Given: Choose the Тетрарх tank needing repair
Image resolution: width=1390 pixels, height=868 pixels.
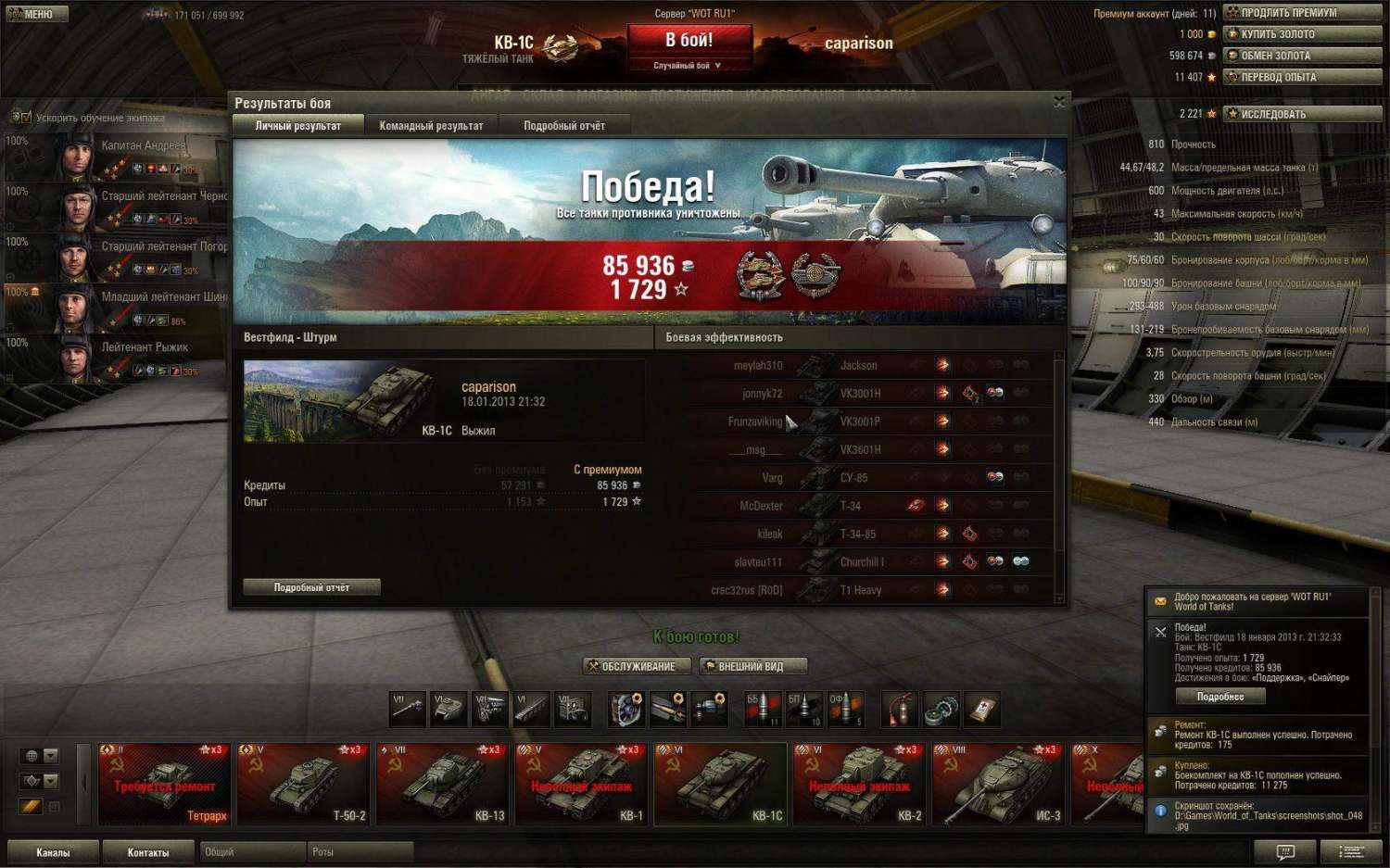Looking at the screenshot, I should [x=165, y=784].
